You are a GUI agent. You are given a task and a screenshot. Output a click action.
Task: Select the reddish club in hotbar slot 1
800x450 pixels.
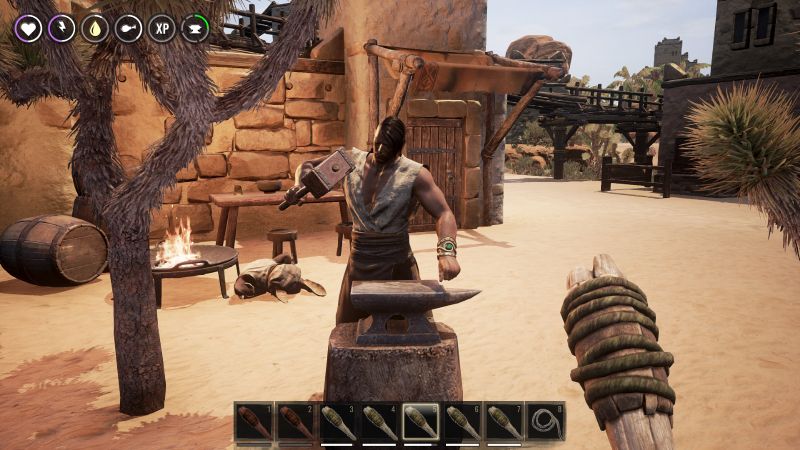[x=254, y=422]
